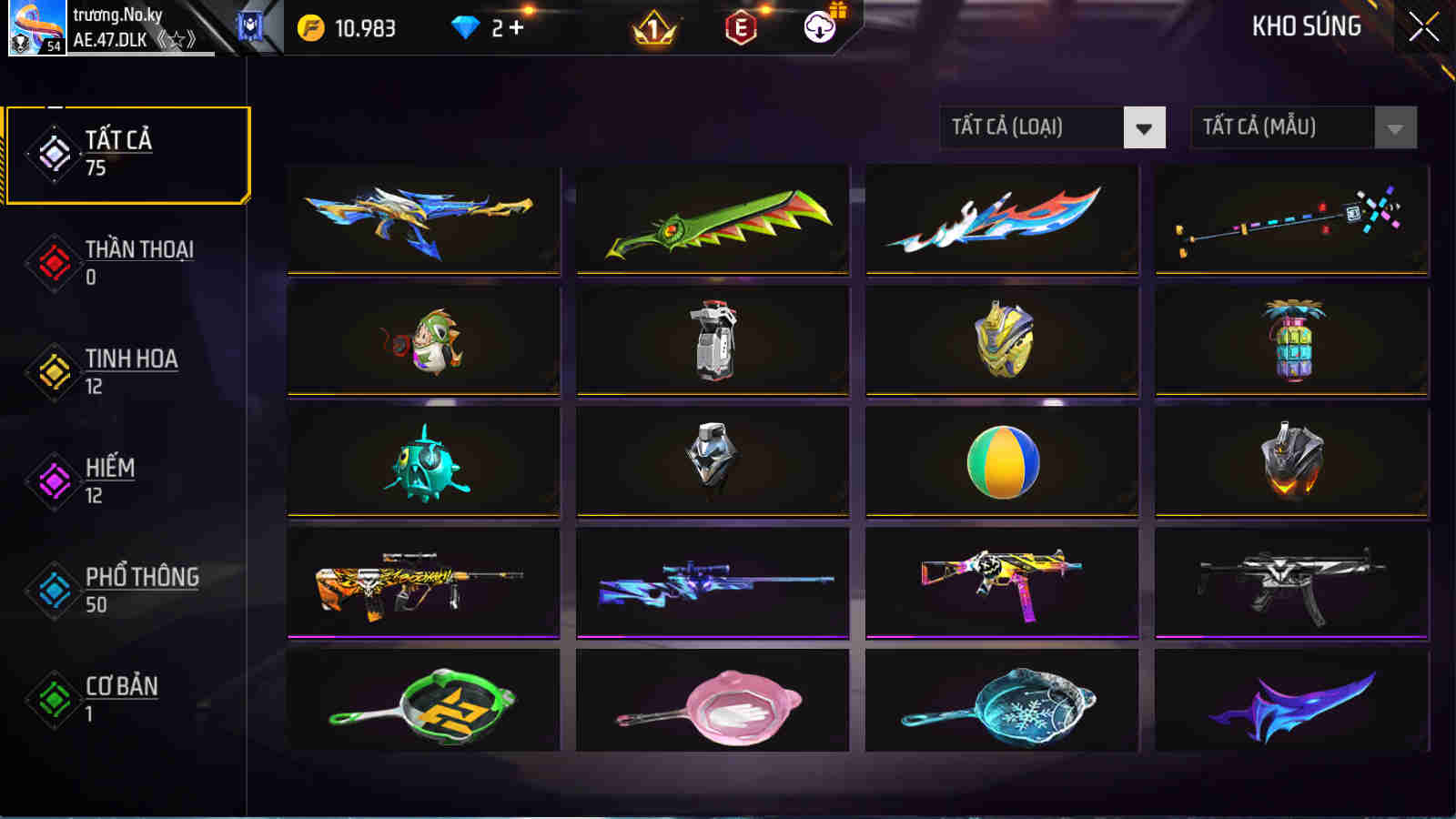Screen dimensions: 1456x819
Task: Toggle selection of the green saw-blade sword skin
Action: [x=713, y=221]
